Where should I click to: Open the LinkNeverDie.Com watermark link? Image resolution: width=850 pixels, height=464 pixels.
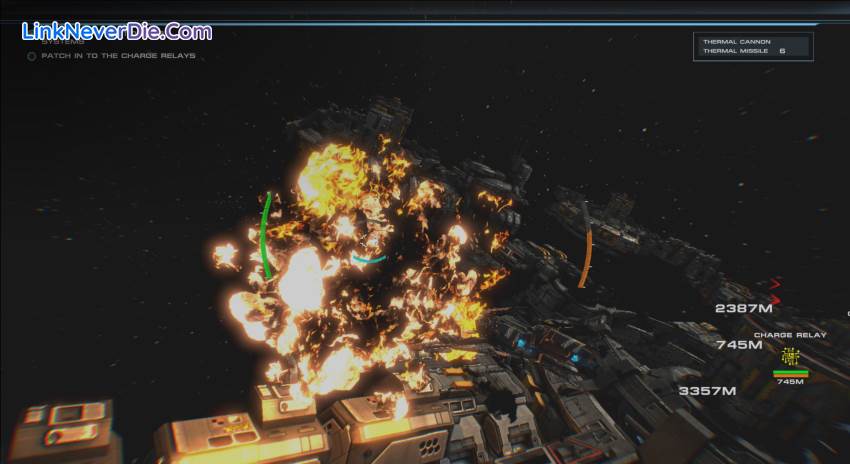pos(117,31)
